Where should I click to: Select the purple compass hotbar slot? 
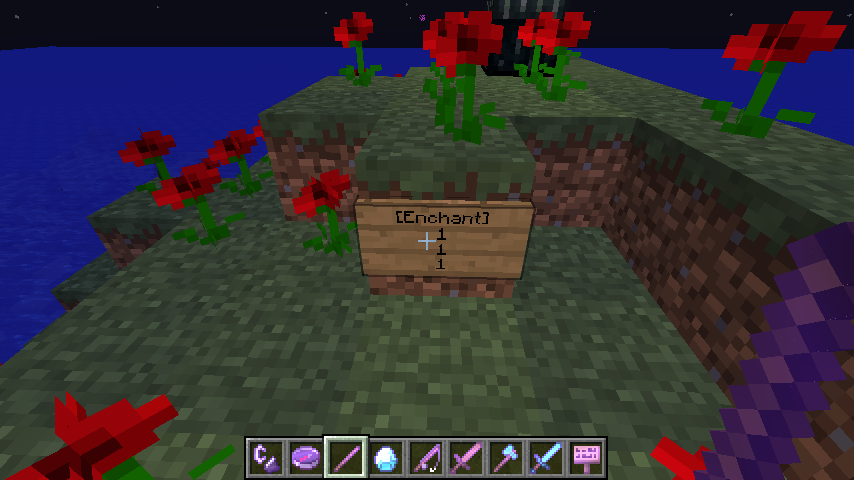(307, 458)
